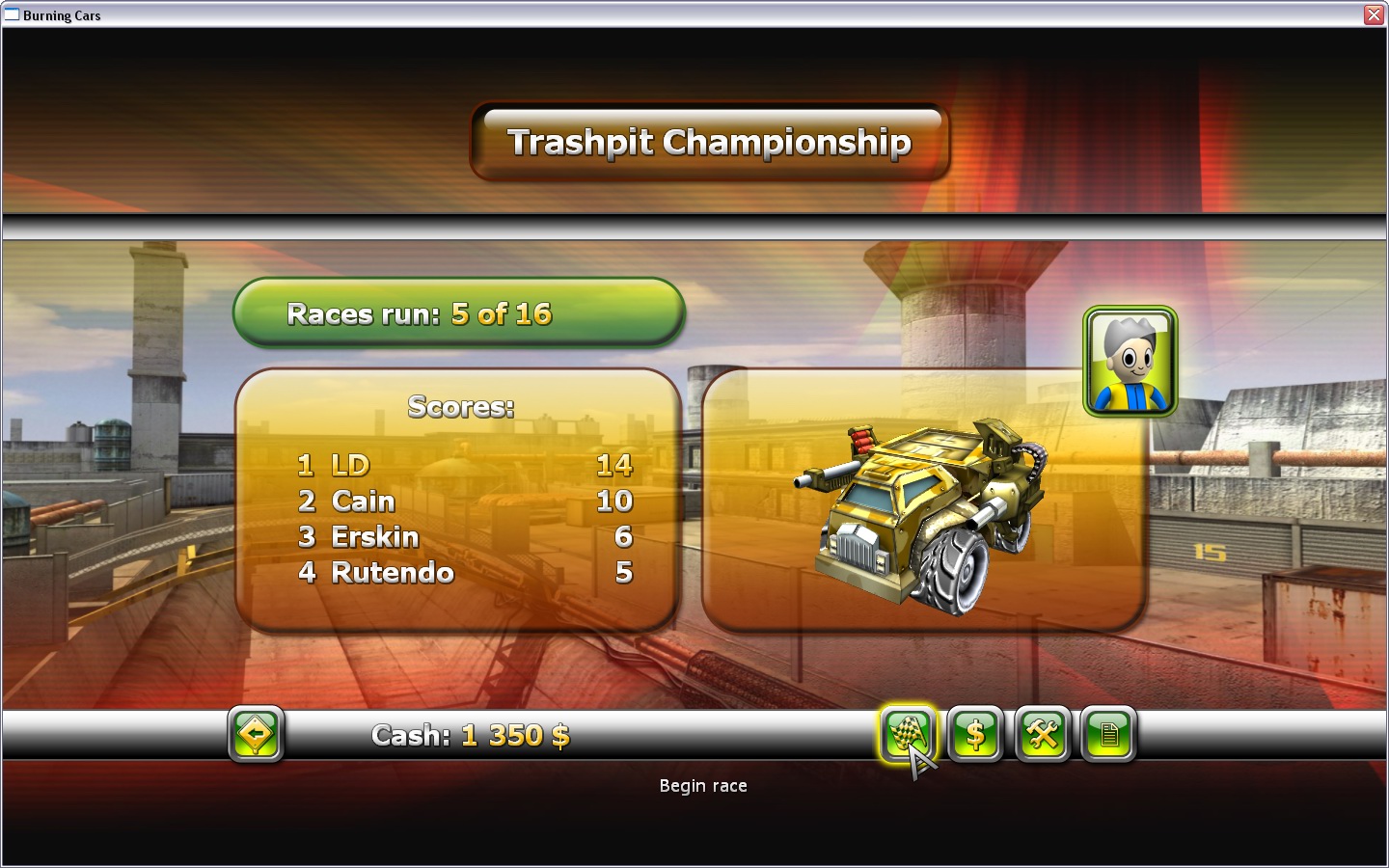Open the tools icon beside the dollar button
Screen dimensions: 1389x868
tap(1042, 735)
